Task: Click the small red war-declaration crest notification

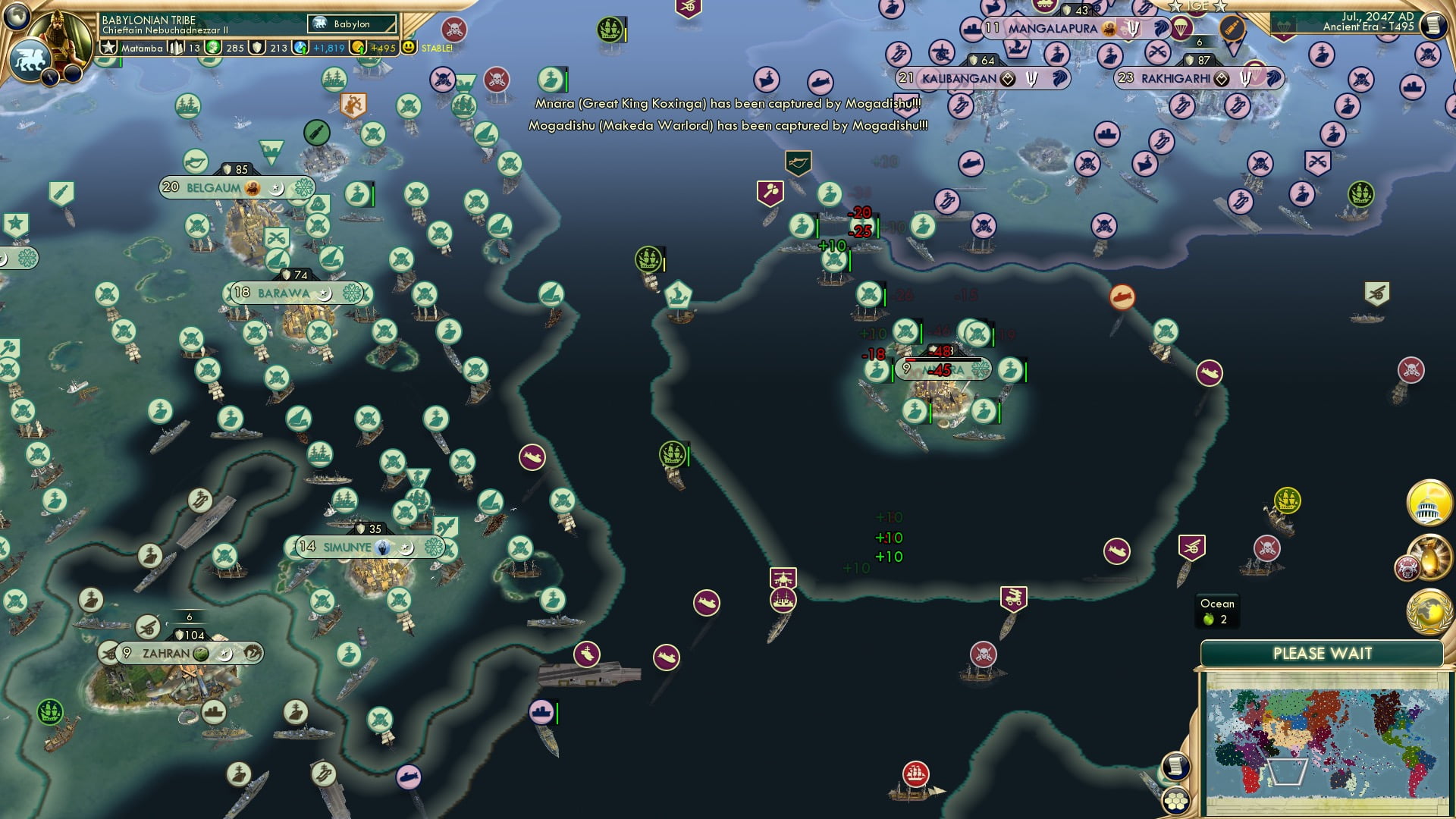Action: pos(1408,568)
